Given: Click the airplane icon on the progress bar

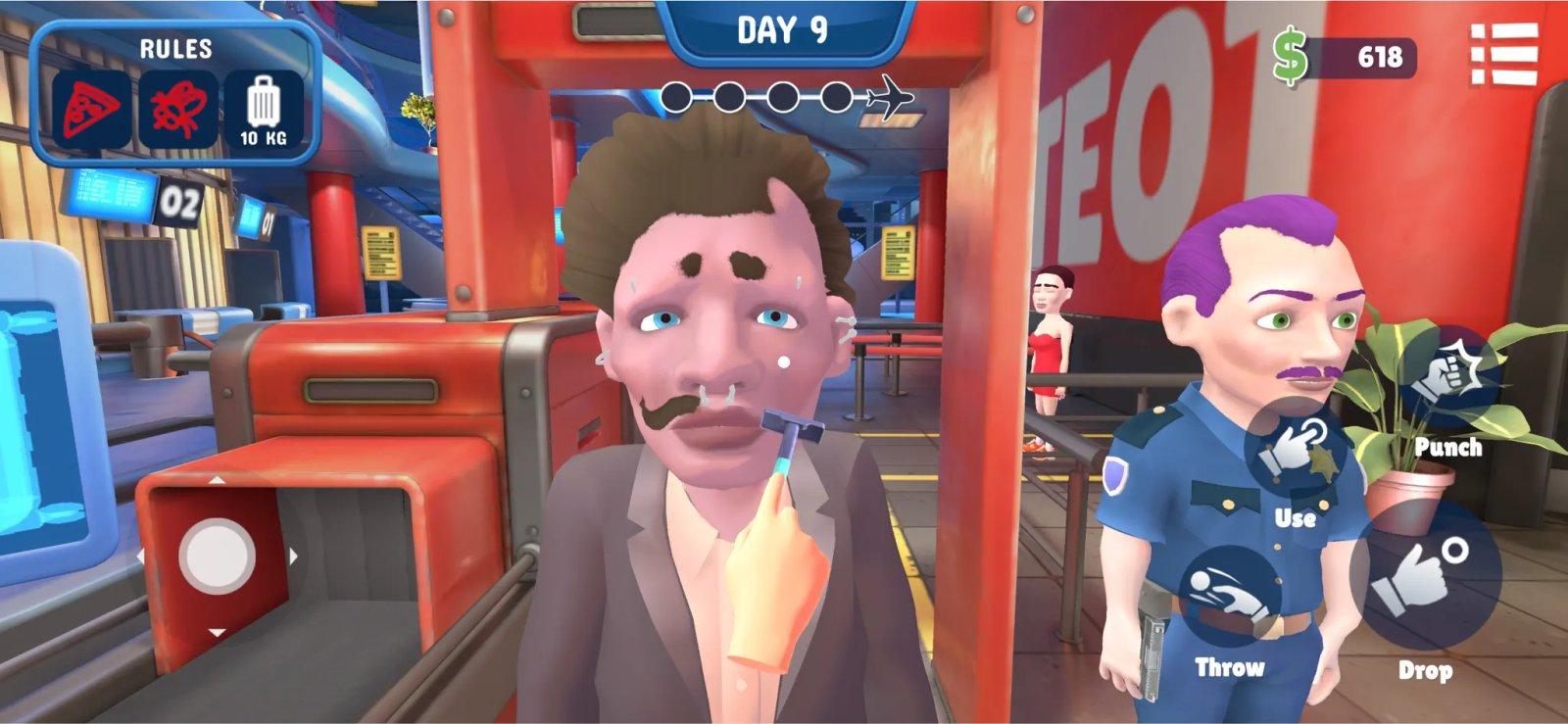Looking at the screenshot, I should tap(889, 96).
